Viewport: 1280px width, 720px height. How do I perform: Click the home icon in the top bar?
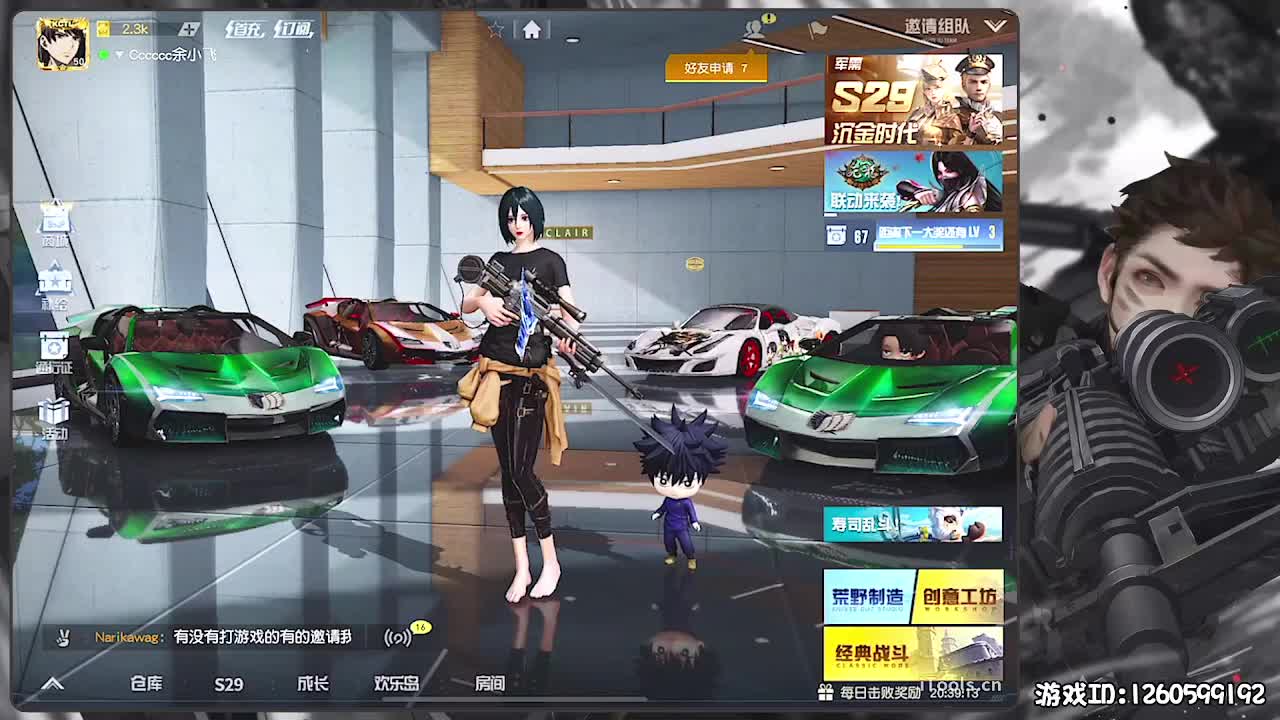tap(531, 29)
